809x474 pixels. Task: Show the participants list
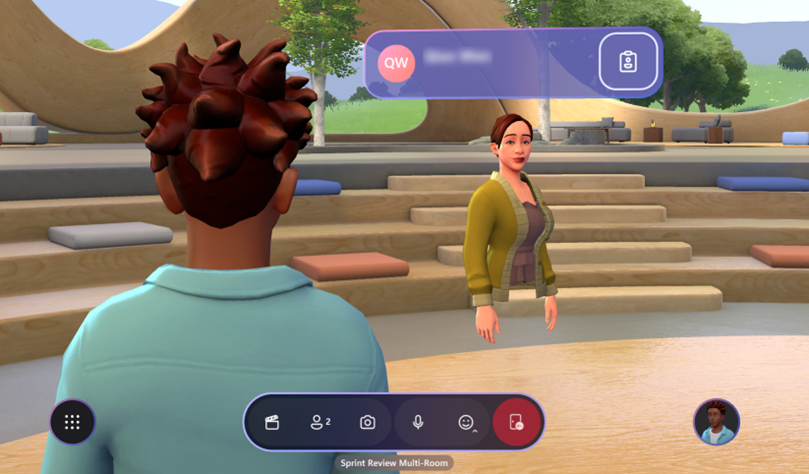coord(320,422)
